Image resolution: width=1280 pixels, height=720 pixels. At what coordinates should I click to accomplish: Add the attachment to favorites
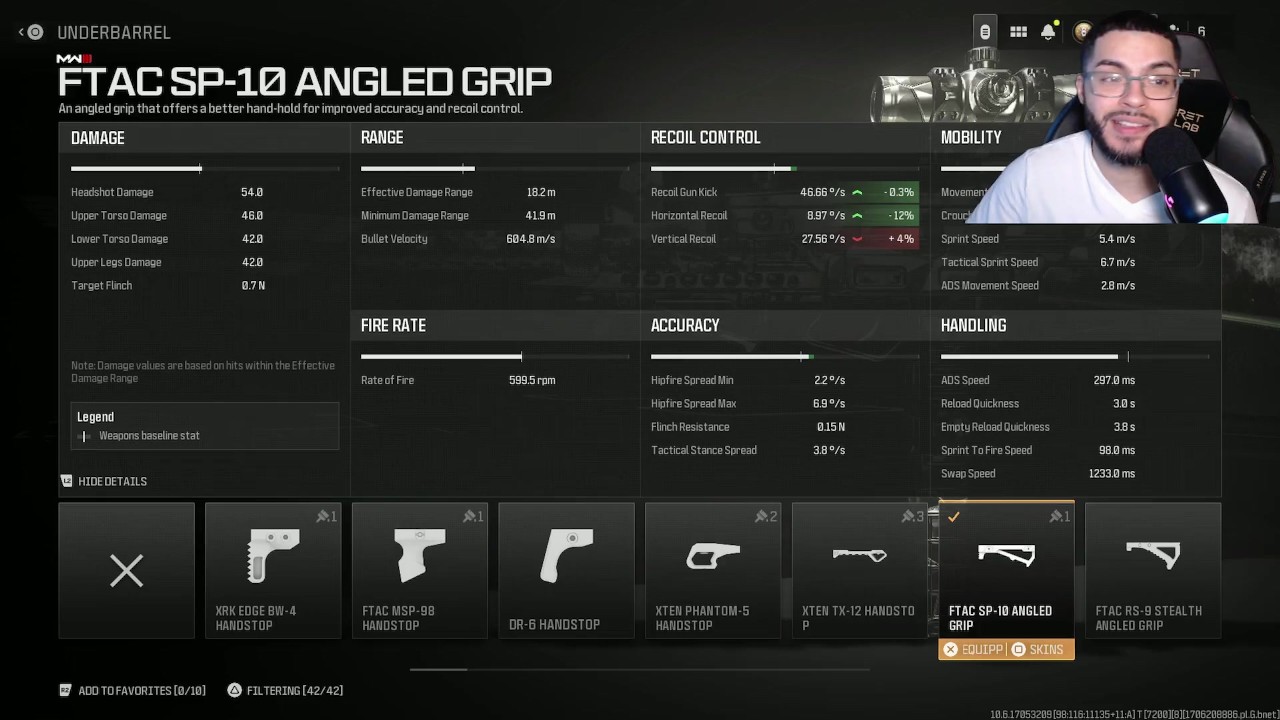pos(132,690)
